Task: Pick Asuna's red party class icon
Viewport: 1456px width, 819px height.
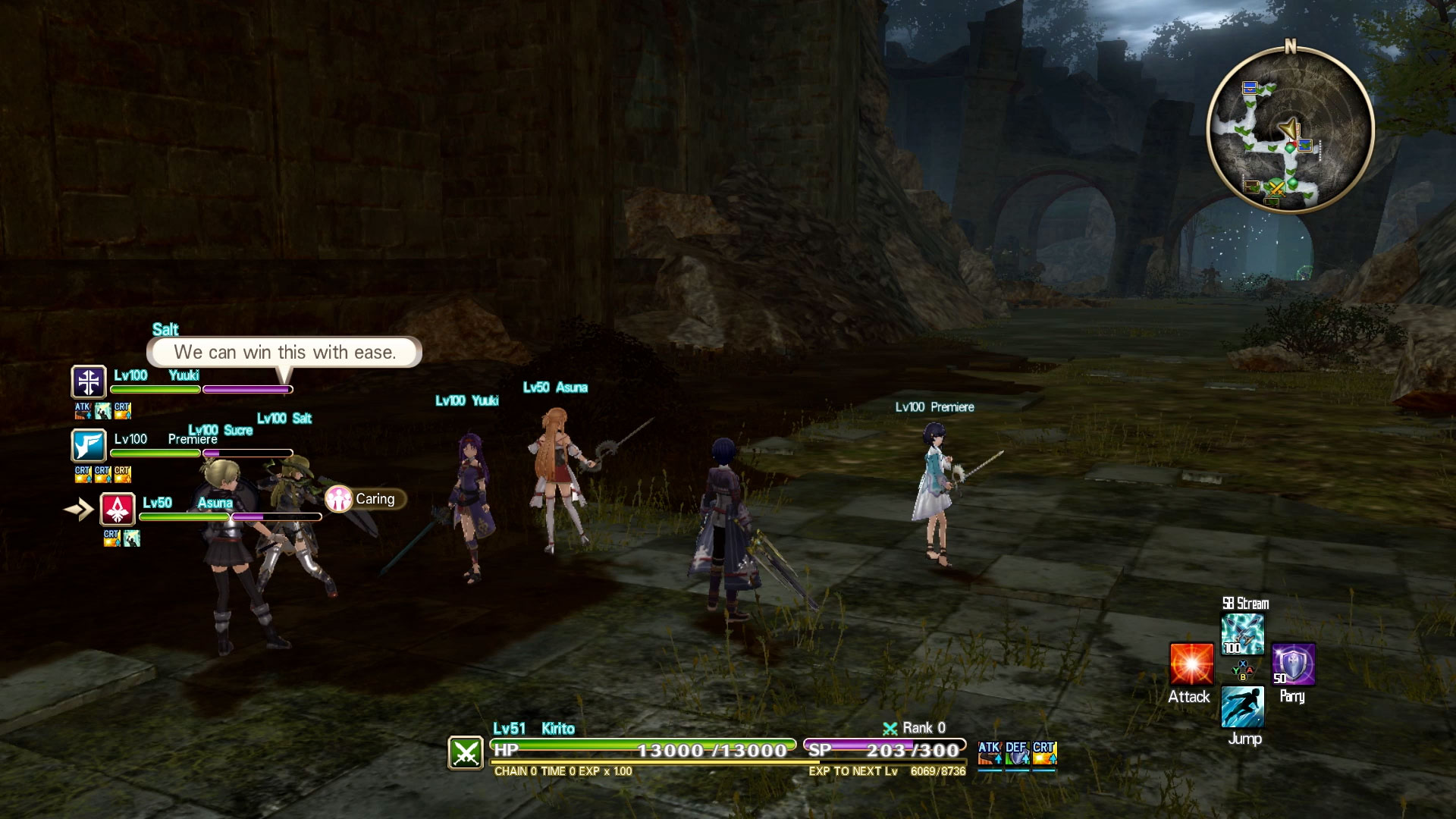Action: tap(118, 509)
